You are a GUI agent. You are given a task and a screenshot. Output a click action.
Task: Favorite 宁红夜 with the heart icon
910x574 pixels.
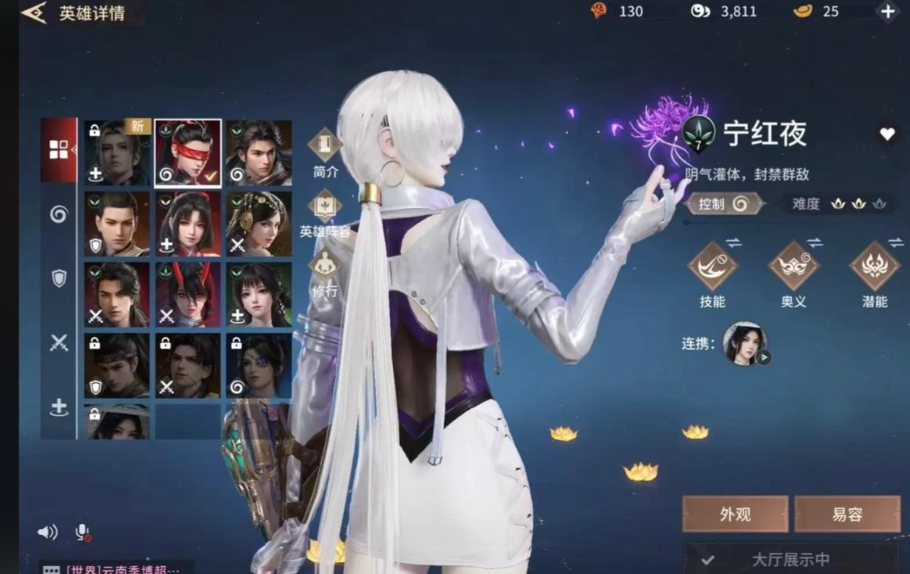887,134
